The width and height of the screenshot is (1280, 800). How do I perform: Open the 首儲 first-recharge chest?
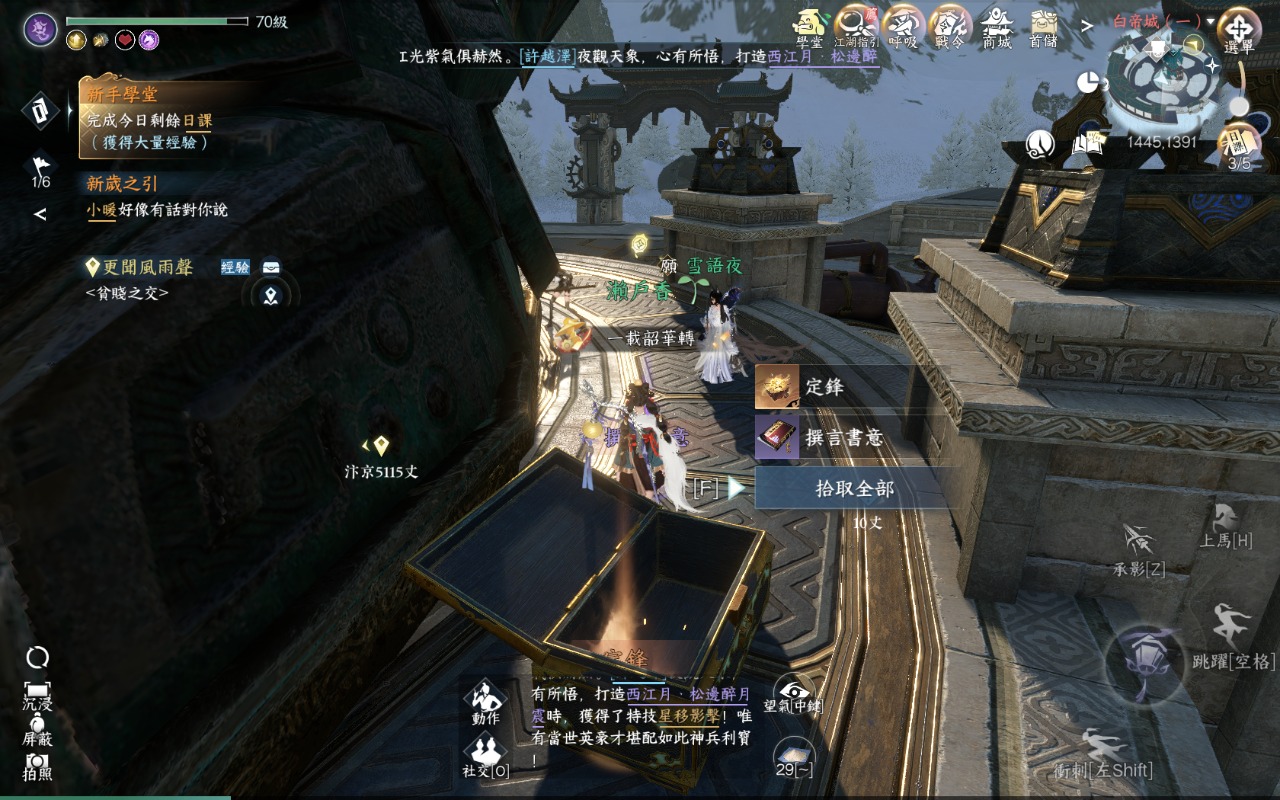(1044, 26)
